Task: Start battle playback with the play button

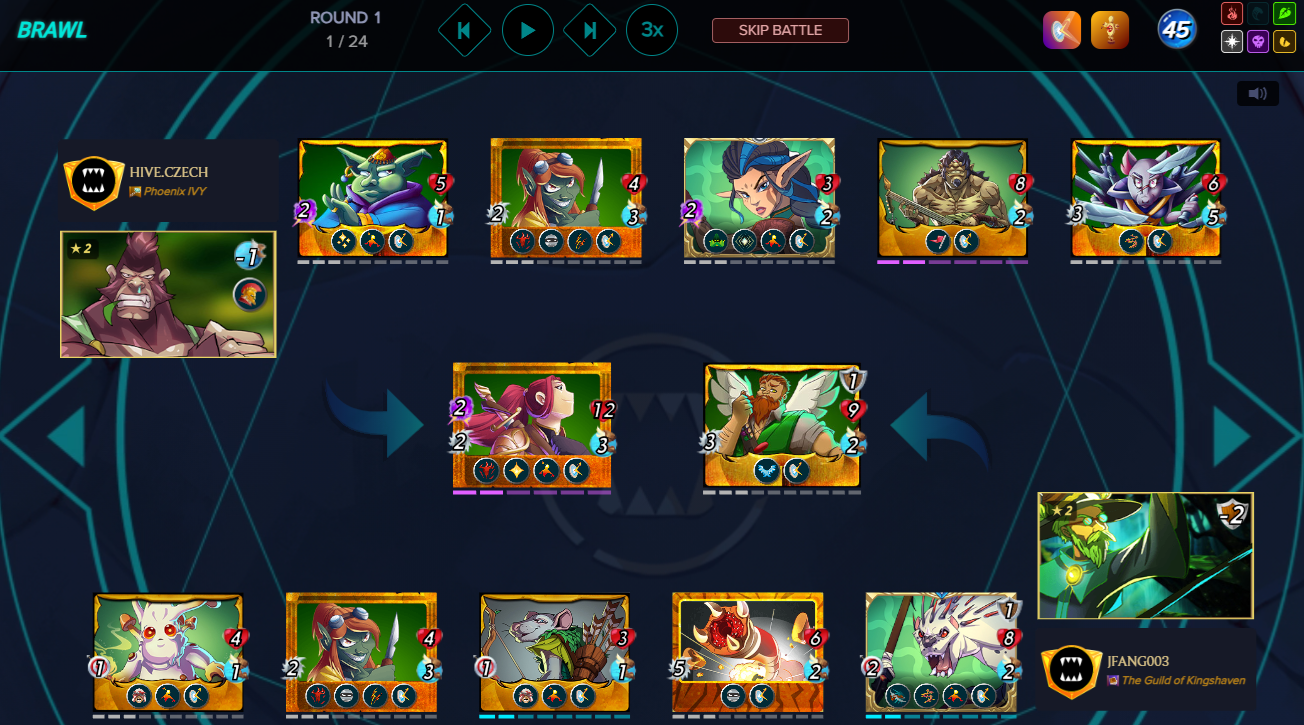Action: point(527,30)
